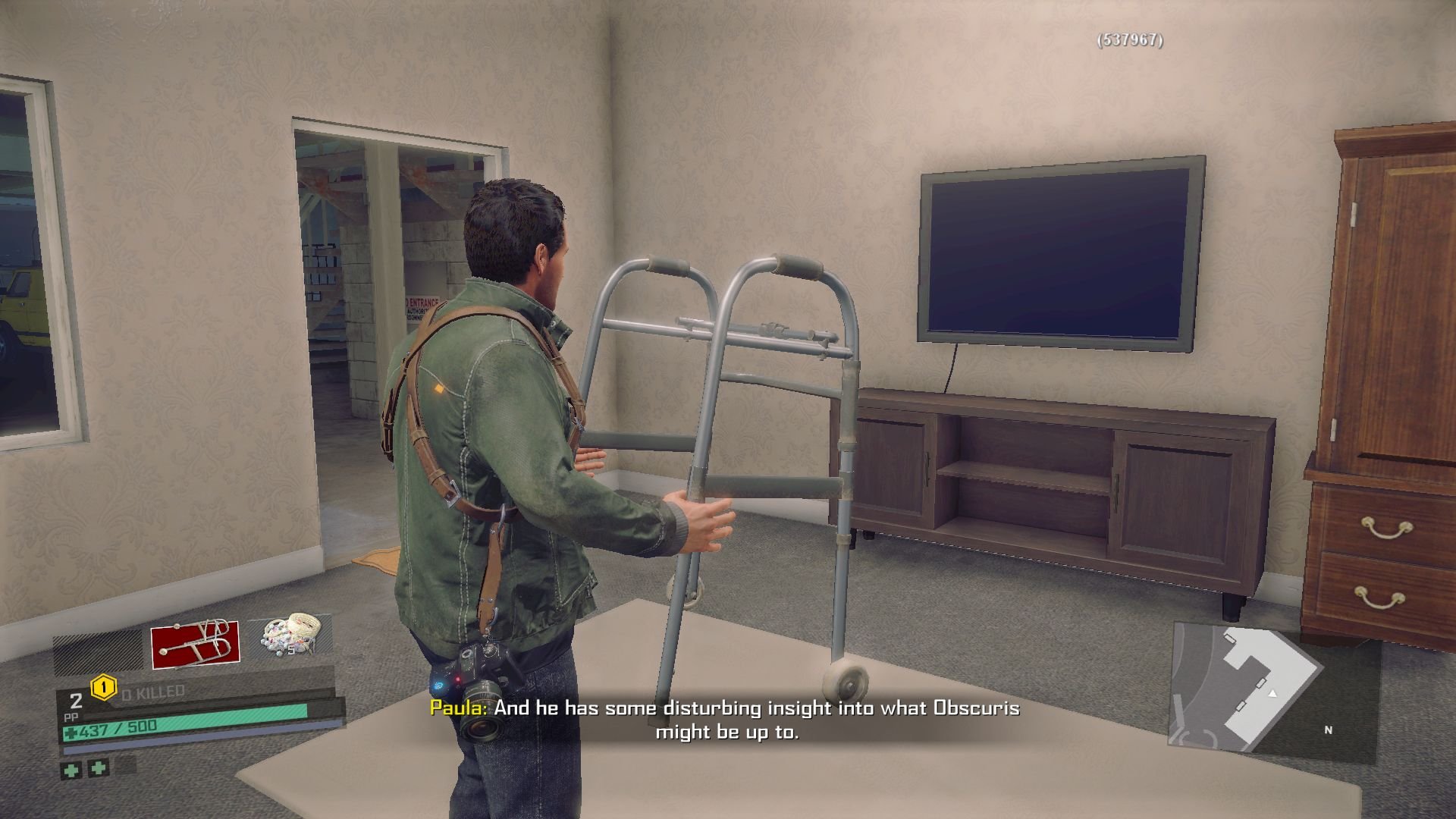Toggle the highlighted red weapon slot selection
Viewport: 1456px width, 819px height.
coord(195,643)
